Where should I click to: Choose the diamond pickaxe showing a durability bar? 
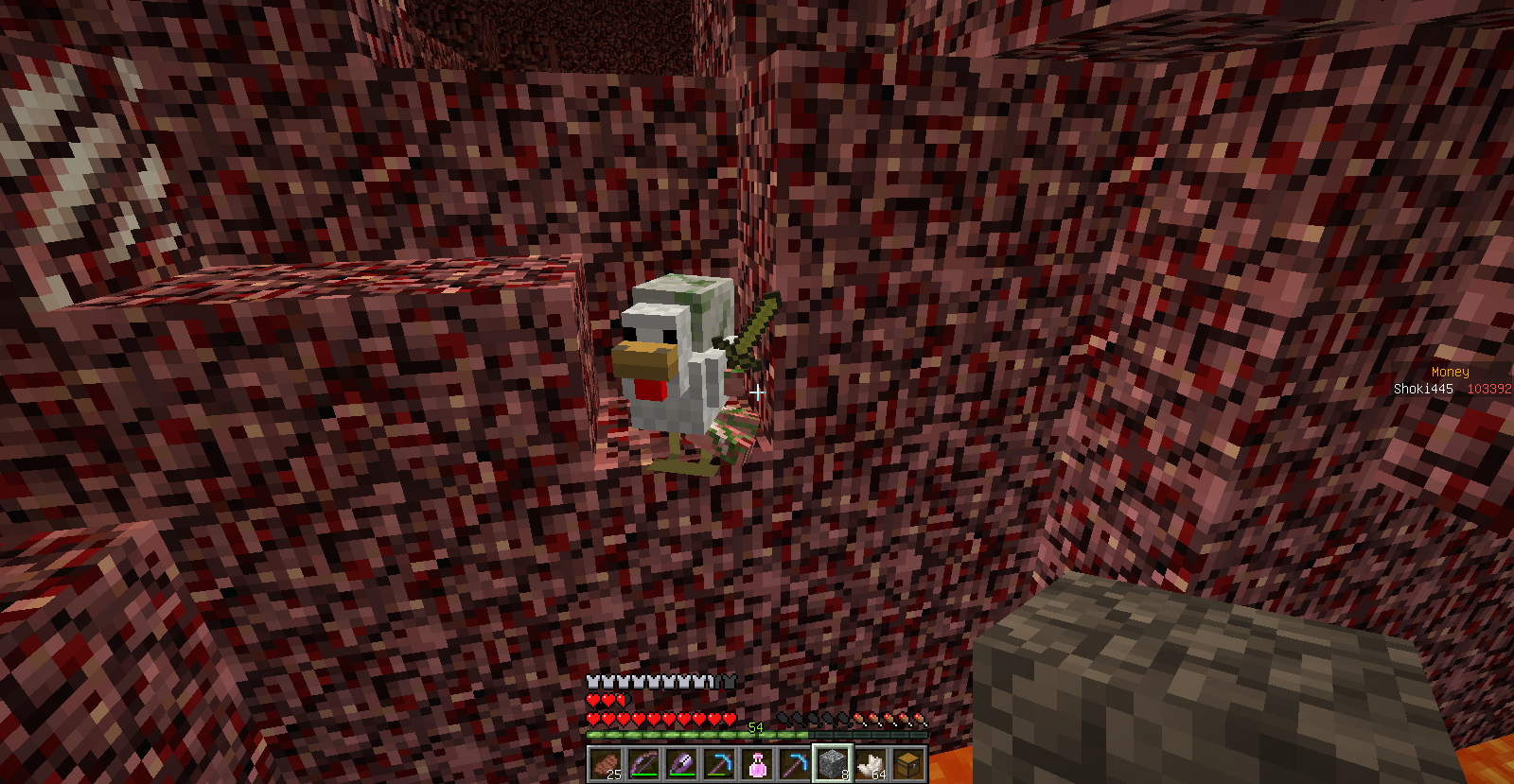point(719,764)
